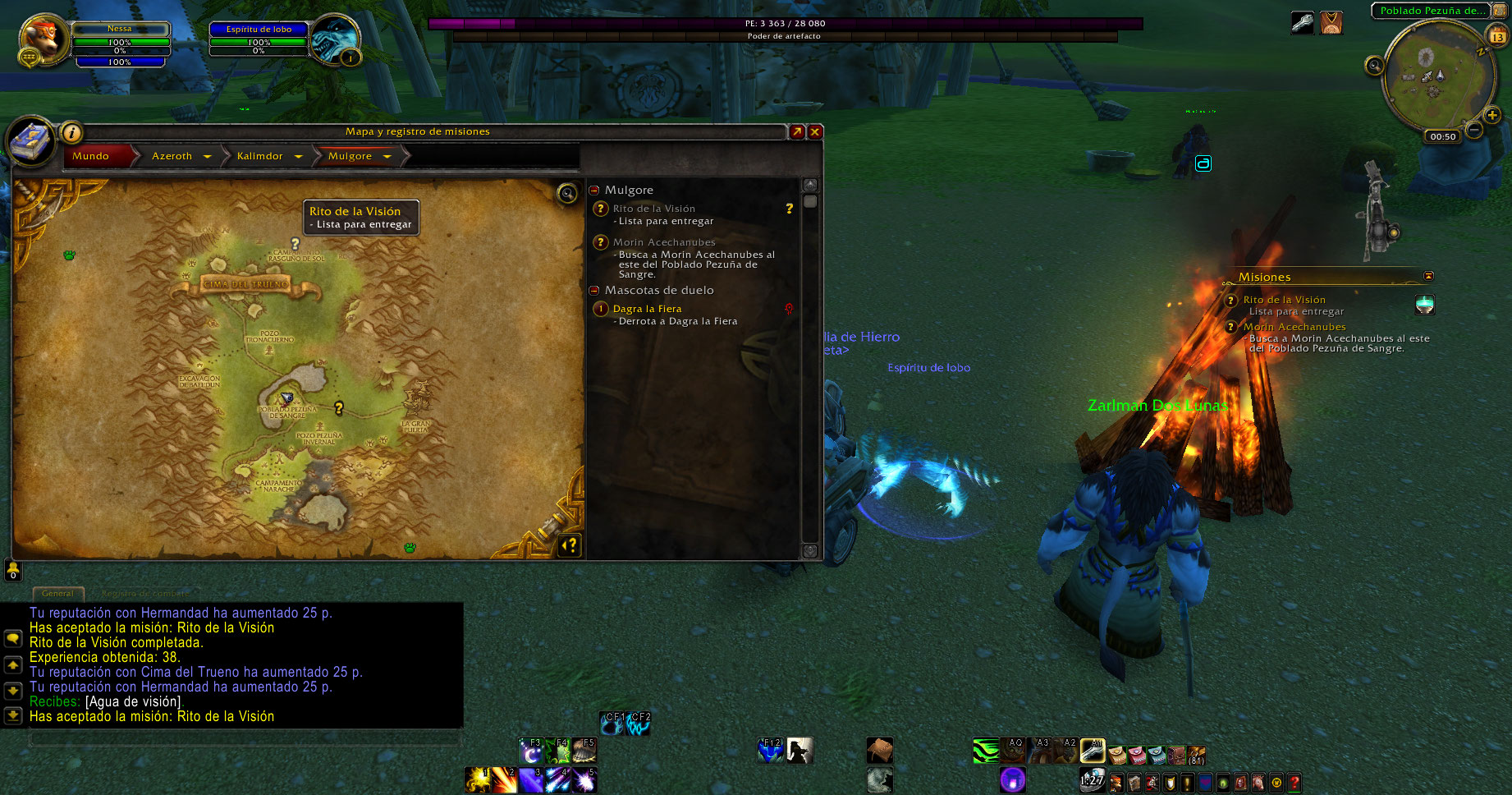Viewport: 1512px width, 795px height.
Task: Open the Azeroth map dropdown
Action: [207, 156]
